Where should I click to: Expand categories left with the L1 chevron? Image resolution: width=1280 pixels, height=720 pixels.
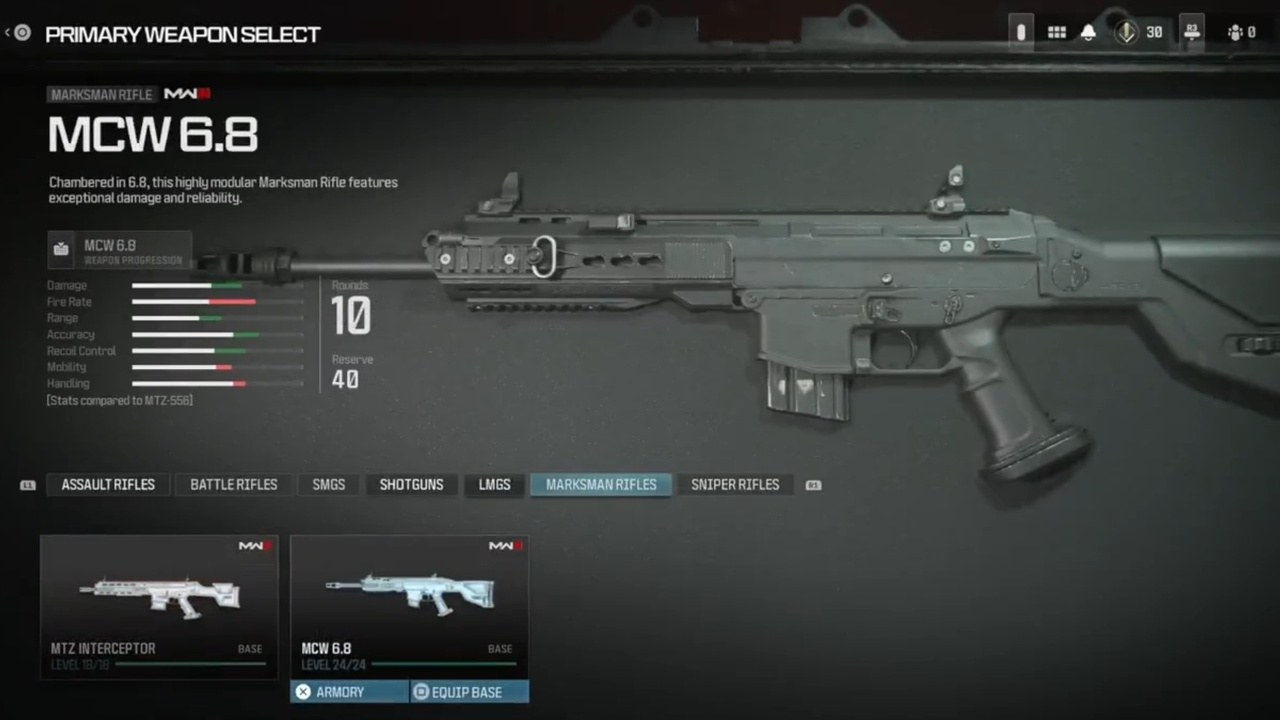pos(27,484)
